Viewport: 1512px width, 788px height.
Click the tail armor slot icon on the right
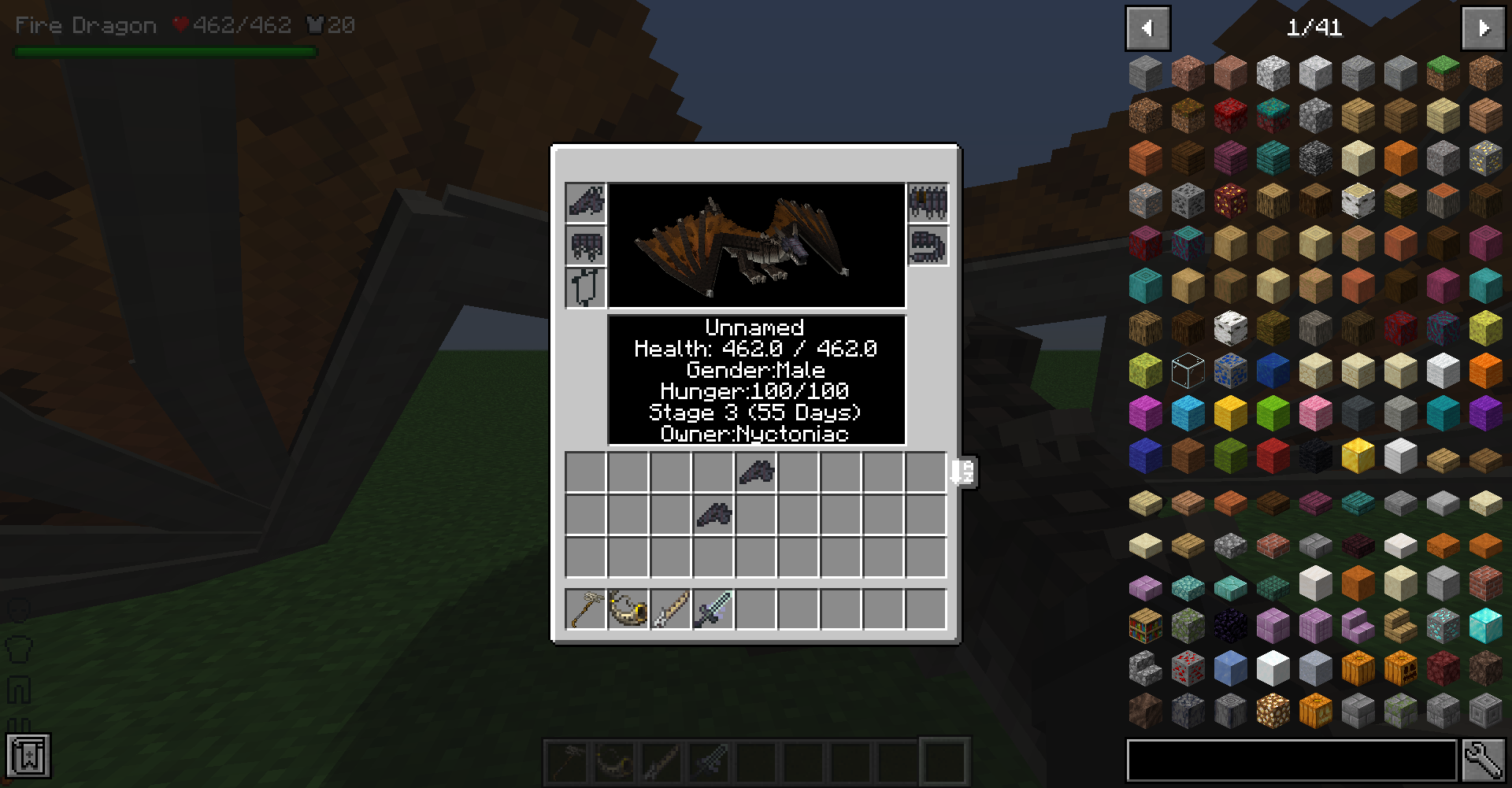coord(928,246)
